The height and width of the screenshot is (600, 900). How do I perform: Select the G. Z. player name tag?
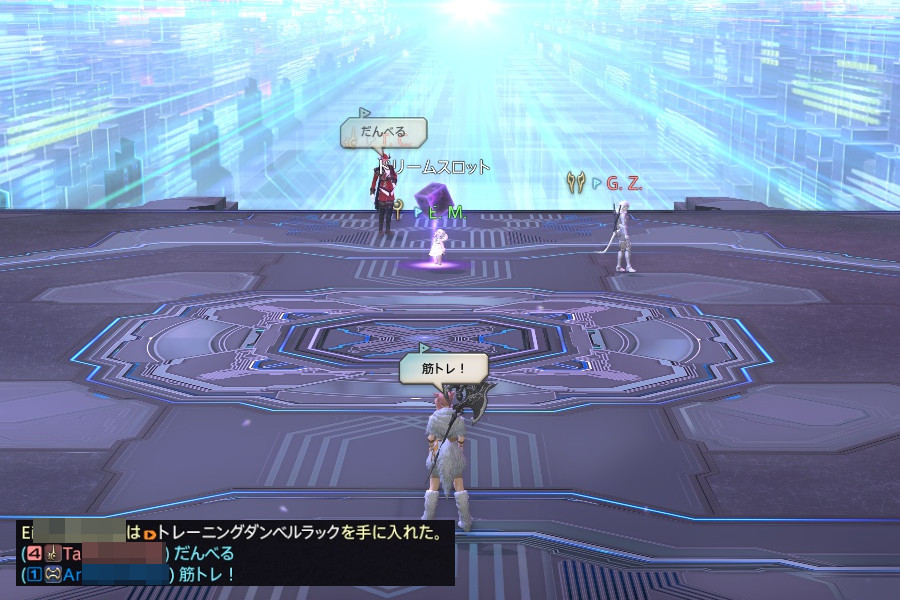tap(623, 183)
